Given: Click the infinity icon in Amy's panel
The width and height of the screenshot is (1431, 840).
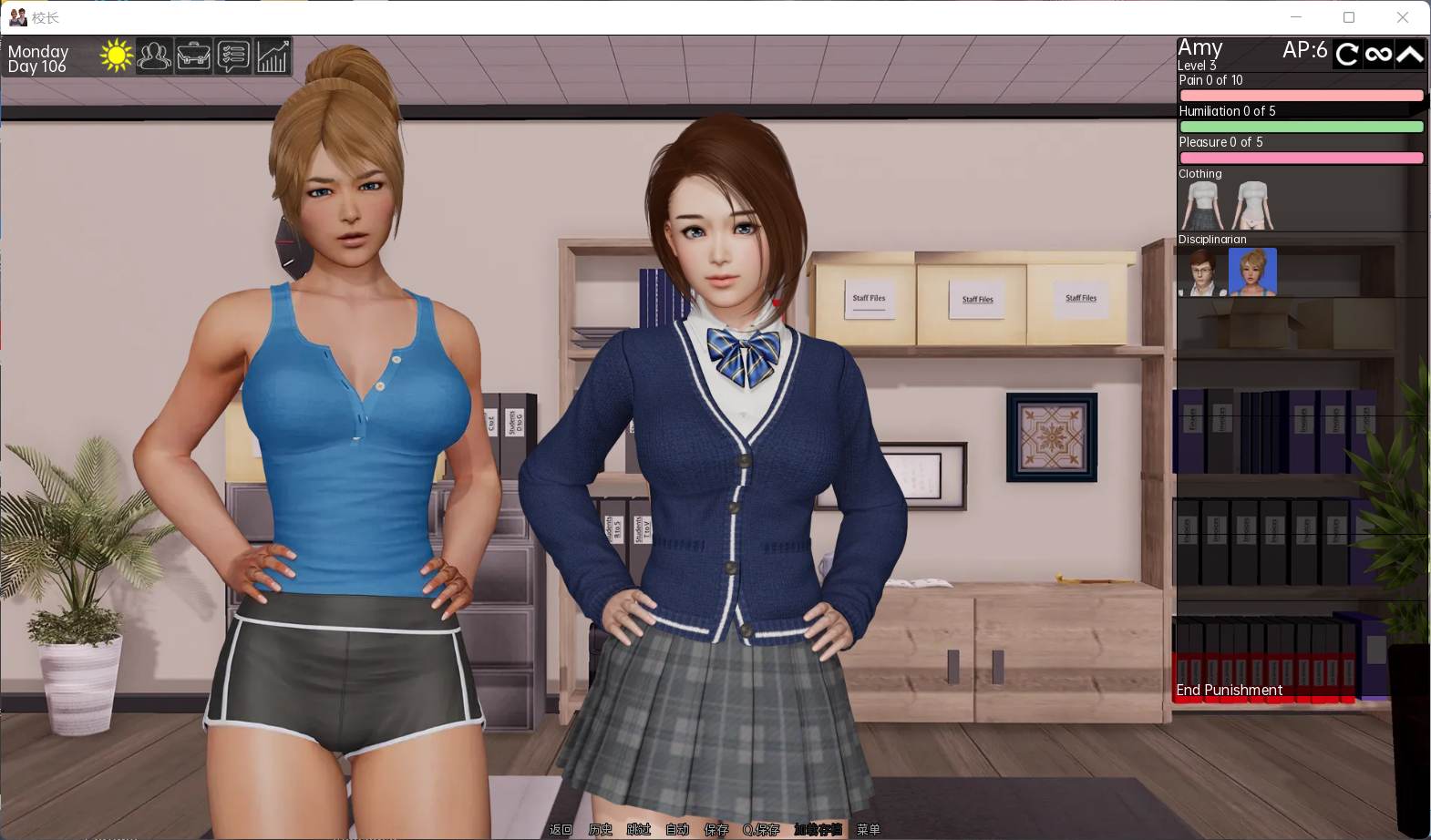Looking at the screenshot, I should pyautogui.click(x=1378, y=54).
